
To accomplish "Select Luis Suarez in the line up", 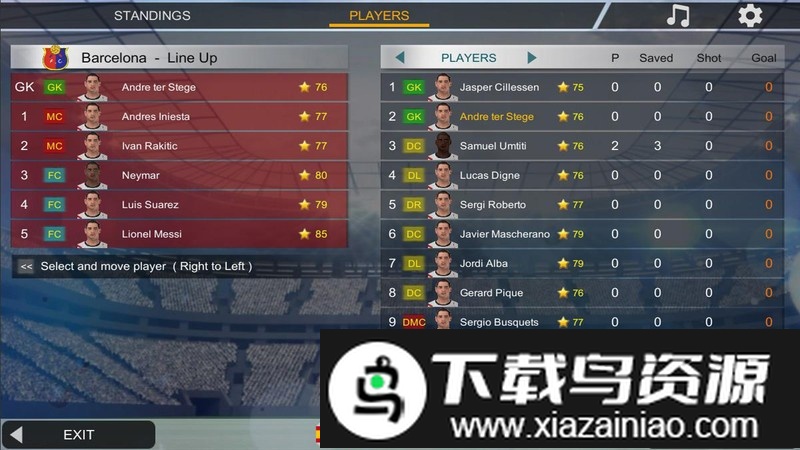I will (x=180, y=205).
